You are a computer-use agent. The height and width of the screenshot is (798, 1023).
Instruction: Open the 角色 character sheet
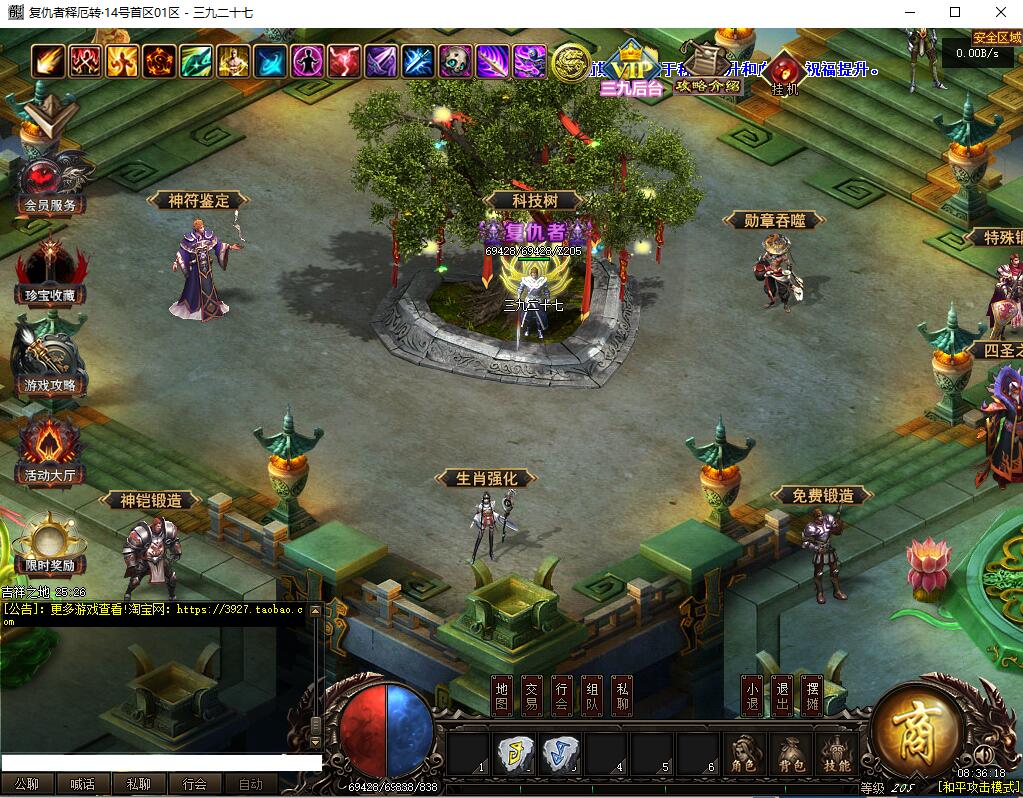tap(743, 754)
